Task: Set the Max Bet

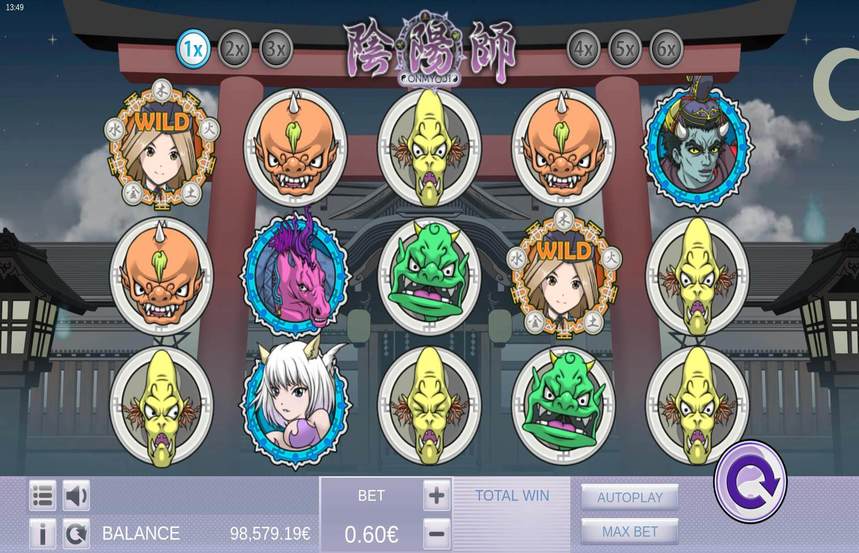Action: coord(630,531)
